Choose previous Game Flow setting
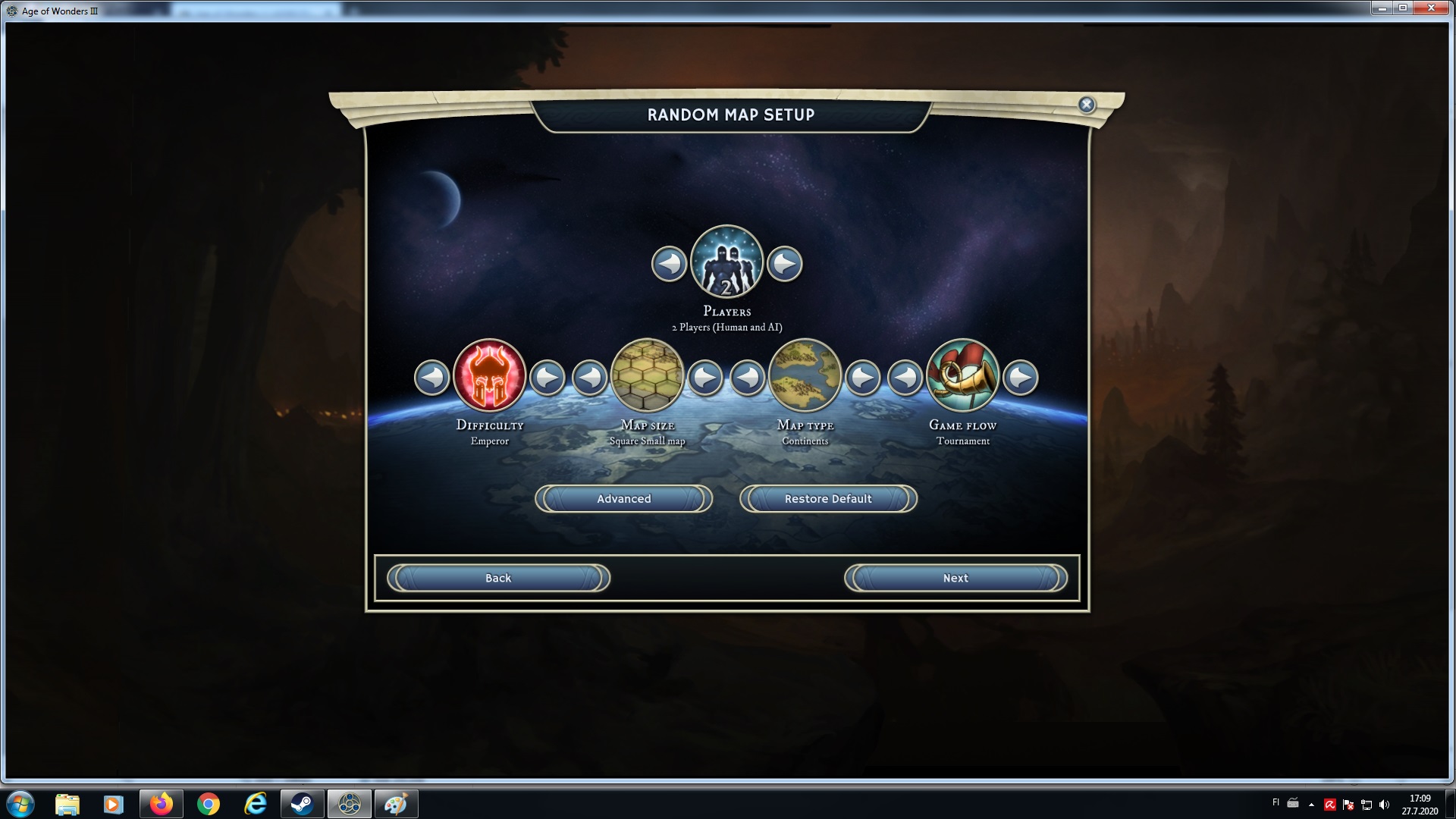Screen dimensions: 1456x819 tap(905, 377)
